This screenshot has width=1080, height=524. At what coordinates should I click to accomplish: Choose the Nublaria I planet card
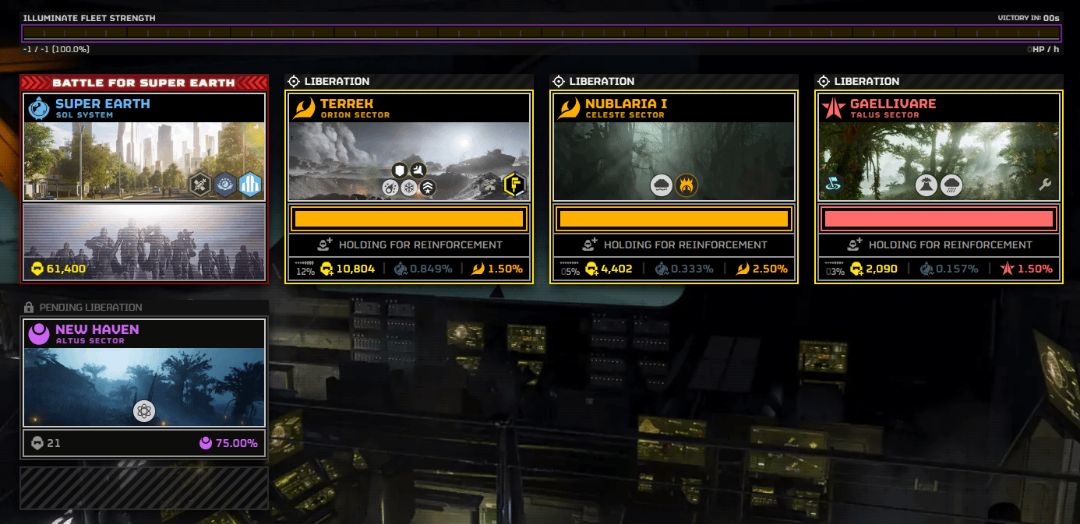674,150
